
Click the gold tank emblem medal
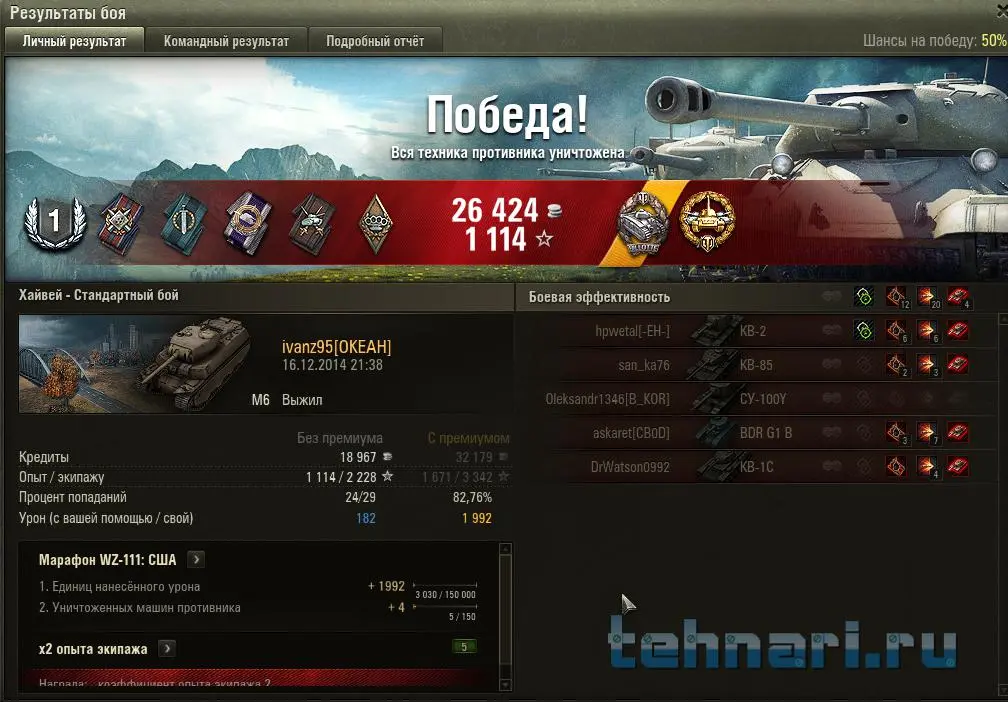[x=706, y=220]
